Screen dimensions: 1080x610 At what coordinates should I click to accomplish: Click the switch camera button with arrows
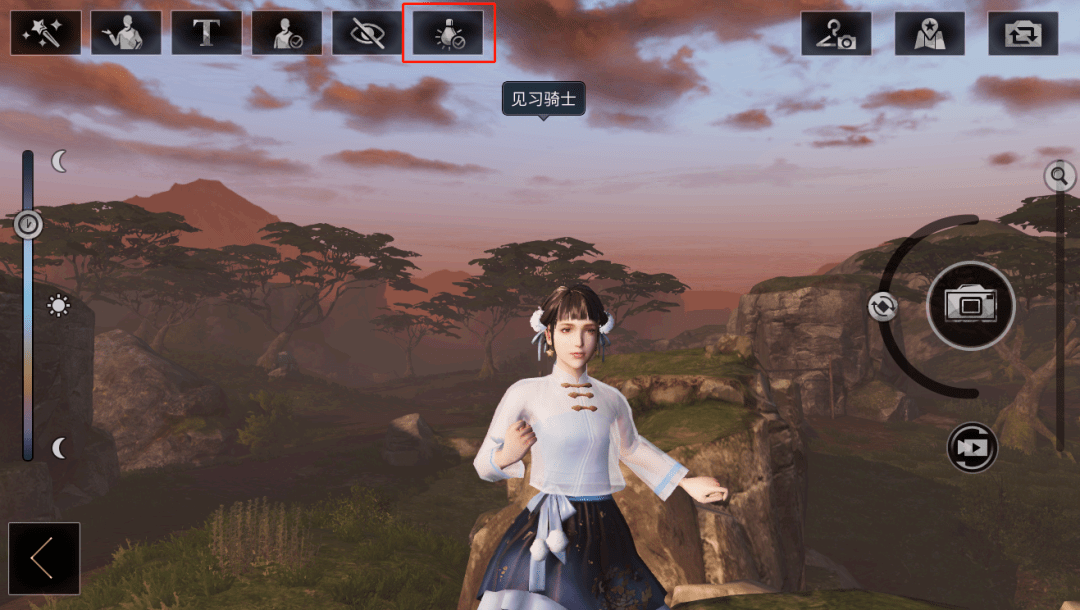pos(1023,33)
